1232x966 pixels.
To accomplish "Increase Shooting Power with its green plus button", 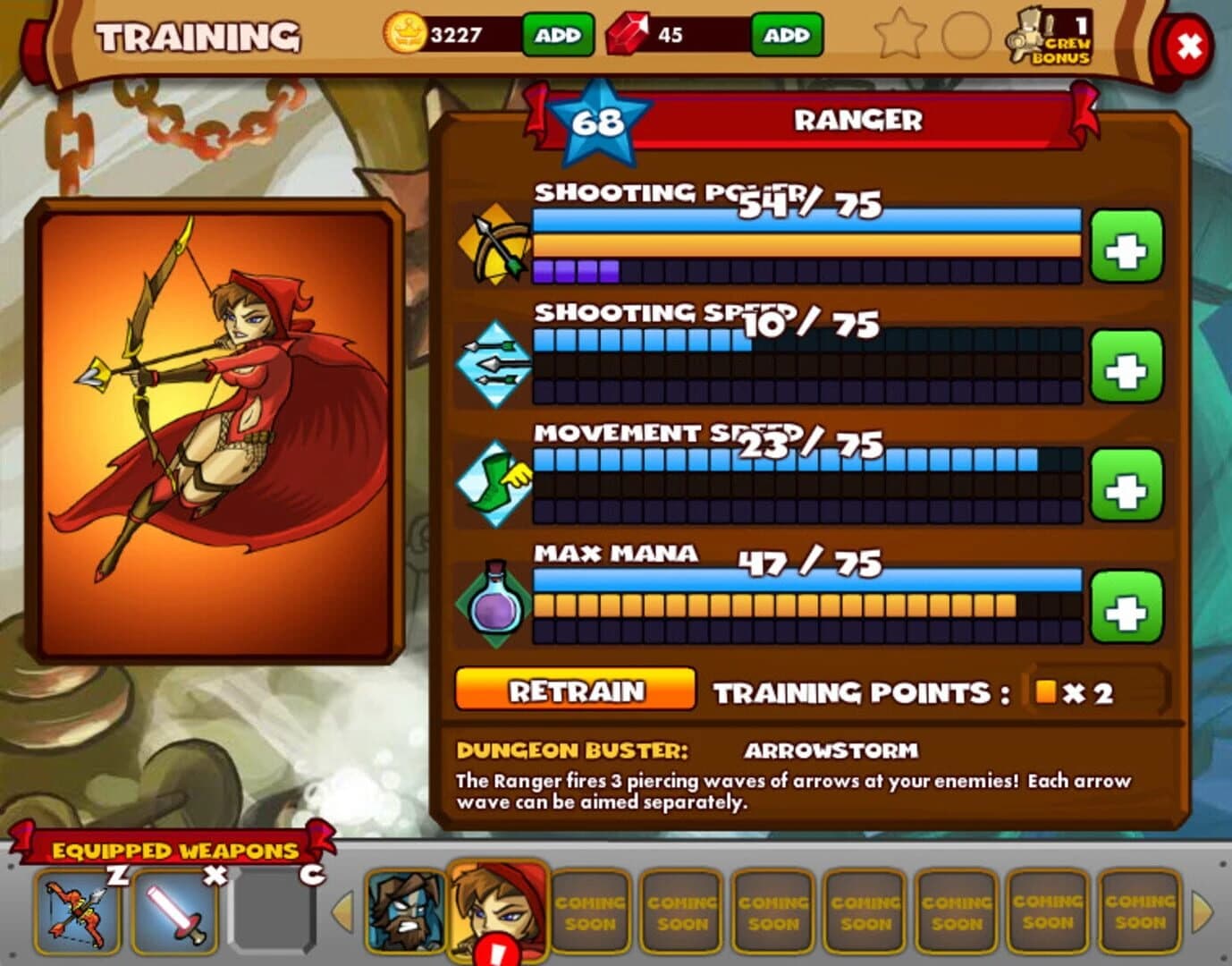I will (1127, 247).
